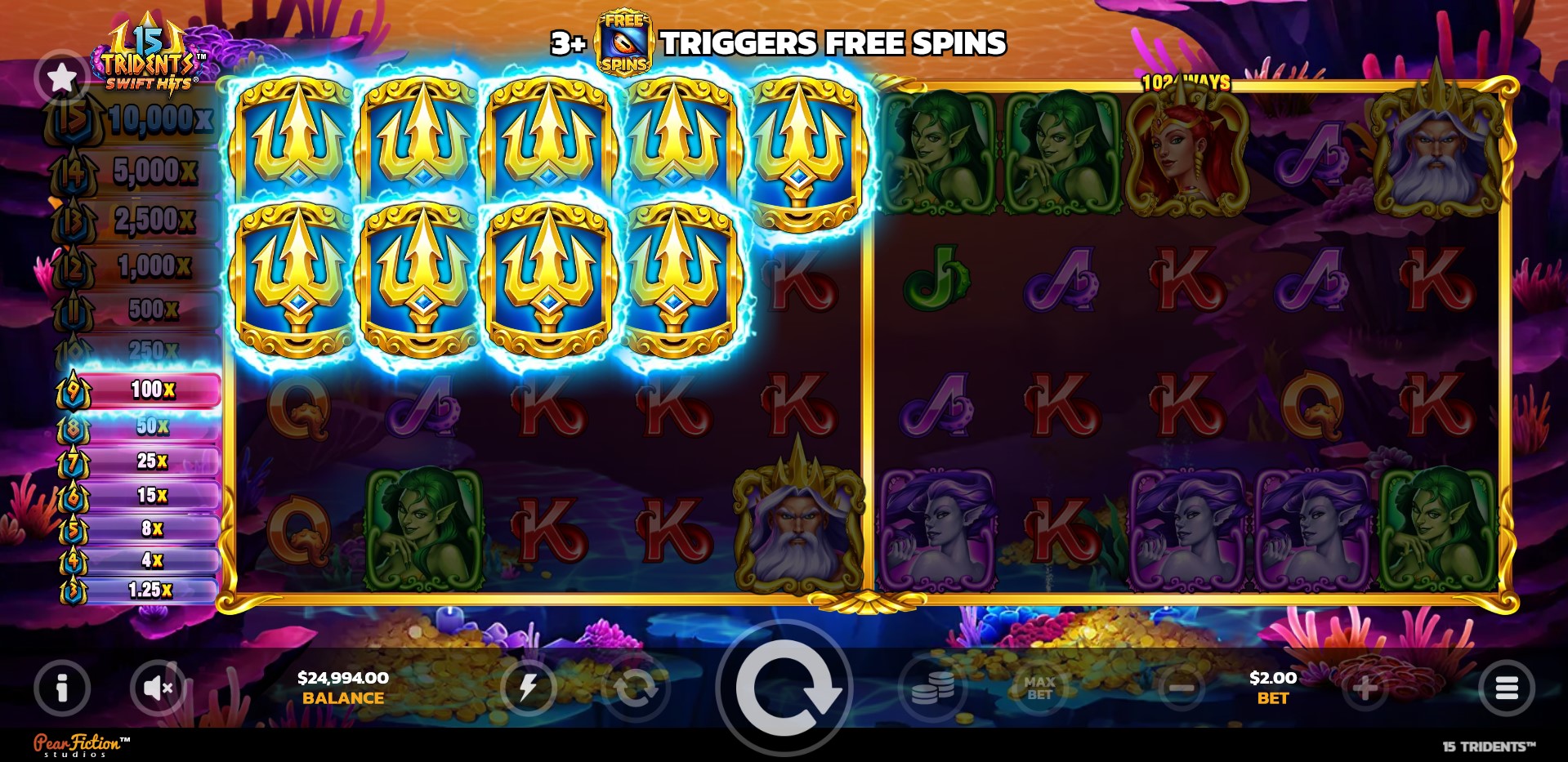This screenshot has width=1568, height=762.
Task: Toggle the muted sound speaker icon
Action: (158, 688)
